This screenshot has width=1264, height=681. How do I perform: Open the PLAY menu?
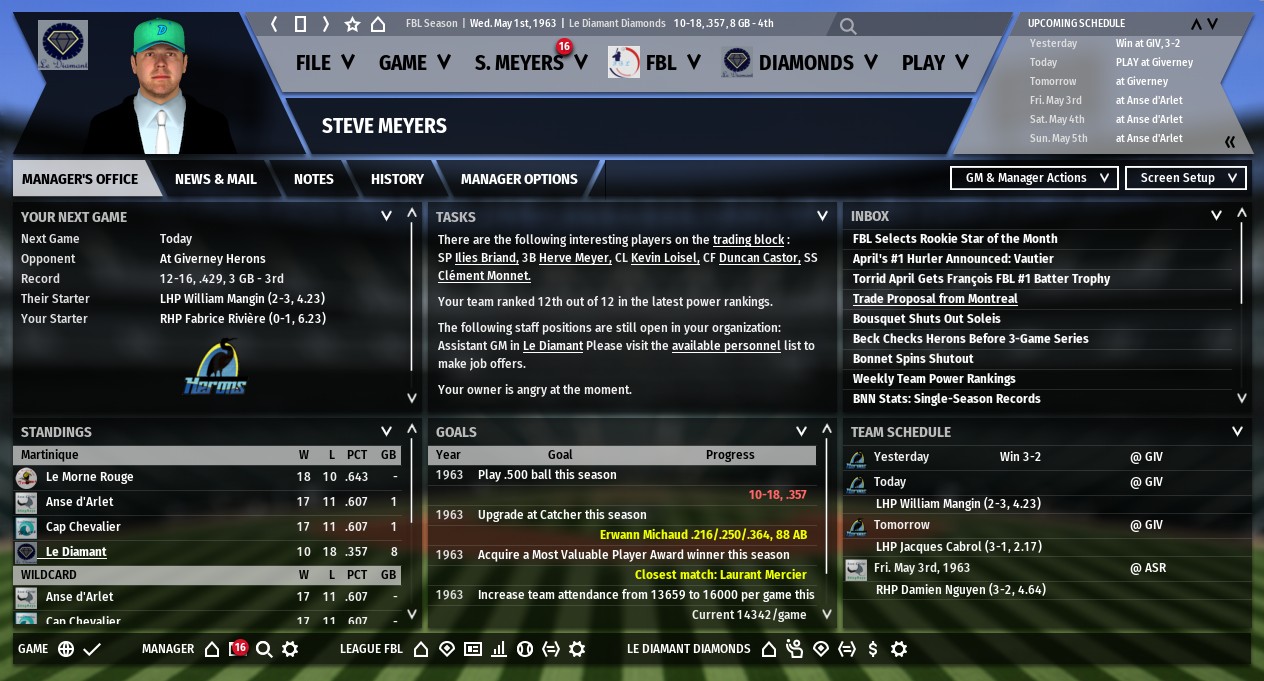pos(935,63)
